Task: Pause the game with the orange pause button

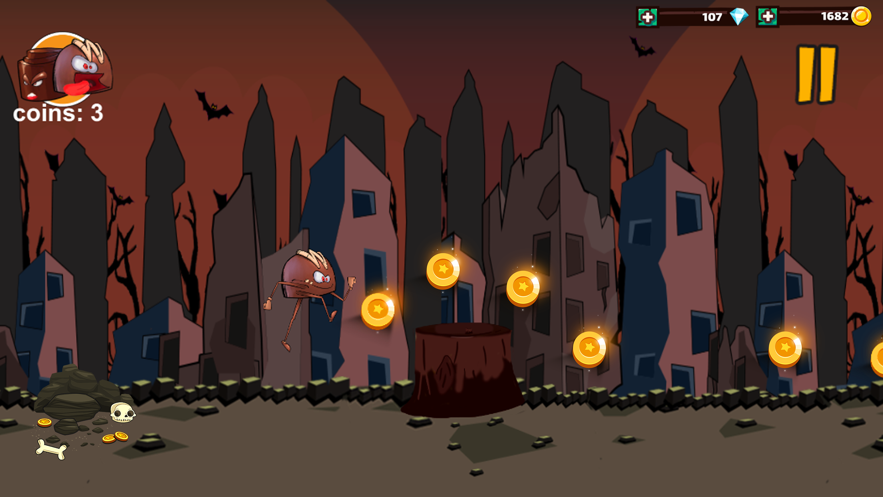Action: [x=816, y=75]
